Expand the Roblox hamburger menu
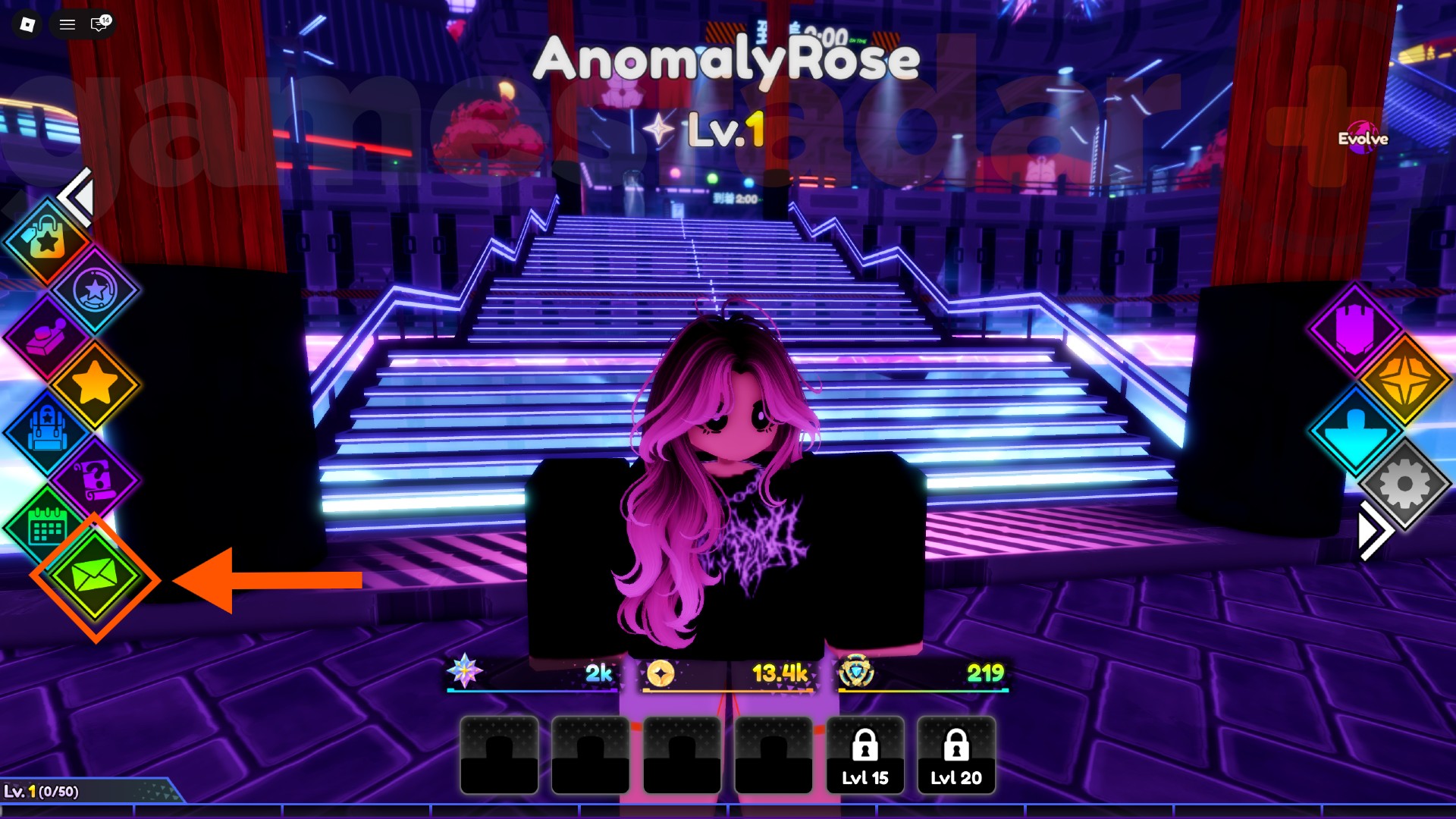Screen dimensions: 1456x819 tap(67, 24)
